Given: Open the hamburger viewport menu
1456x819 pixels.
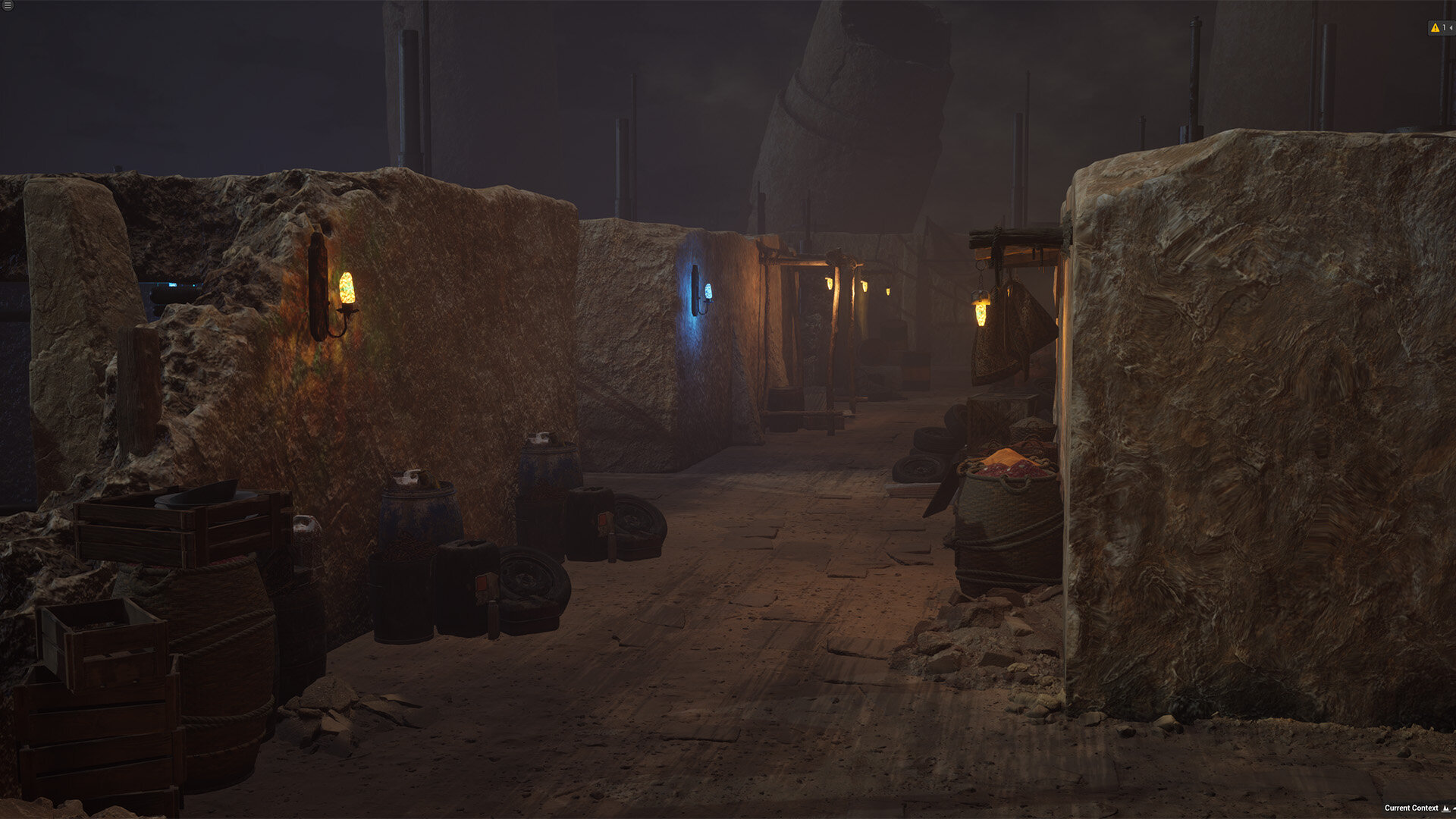Looking at the screenshot, I should point(8,5).
